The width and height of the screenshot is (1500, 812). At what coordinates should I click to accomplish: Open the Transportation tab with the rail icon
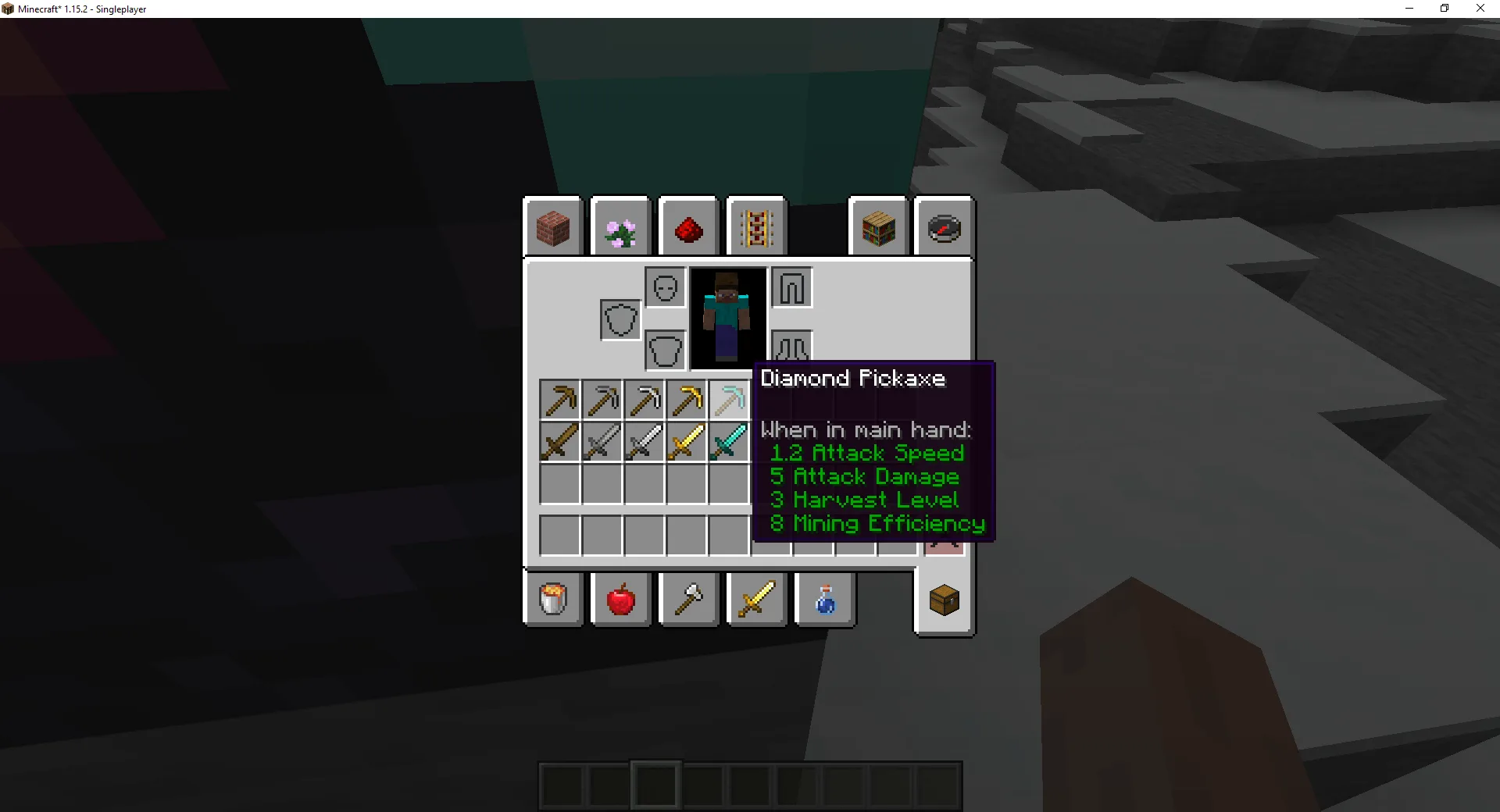(755, 227)
